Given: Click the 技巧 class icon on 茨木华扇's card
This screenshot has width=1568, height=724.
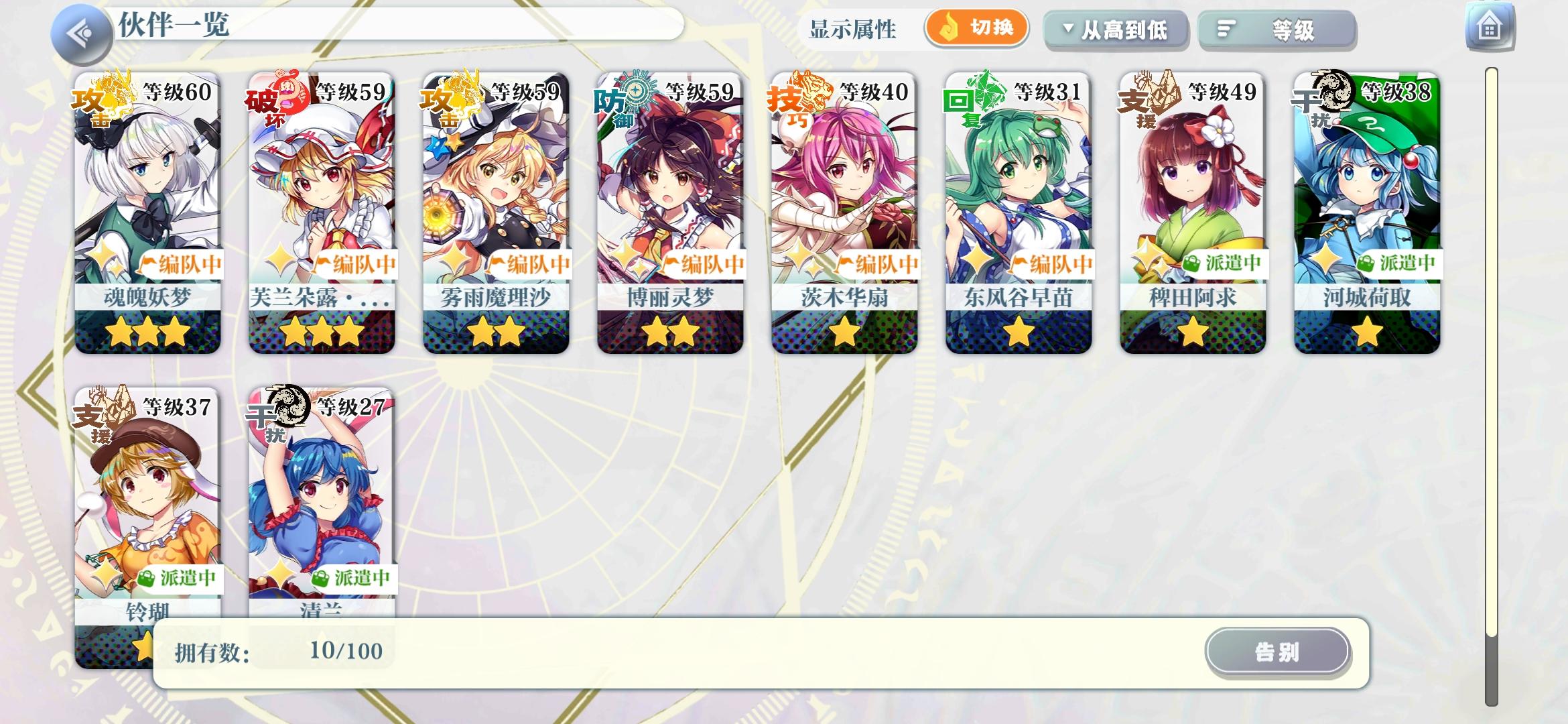Looking at the screenshot, I should coord(789,103).
